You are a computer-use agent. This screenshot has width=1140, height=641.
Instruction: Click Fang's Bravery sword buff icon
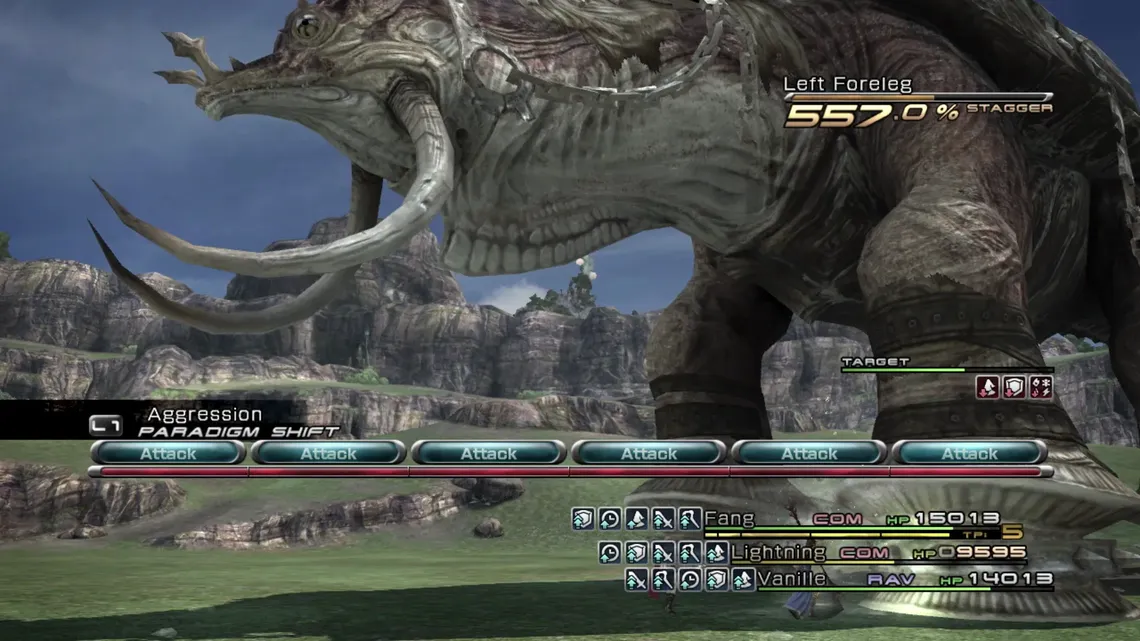tap(663, 519)
